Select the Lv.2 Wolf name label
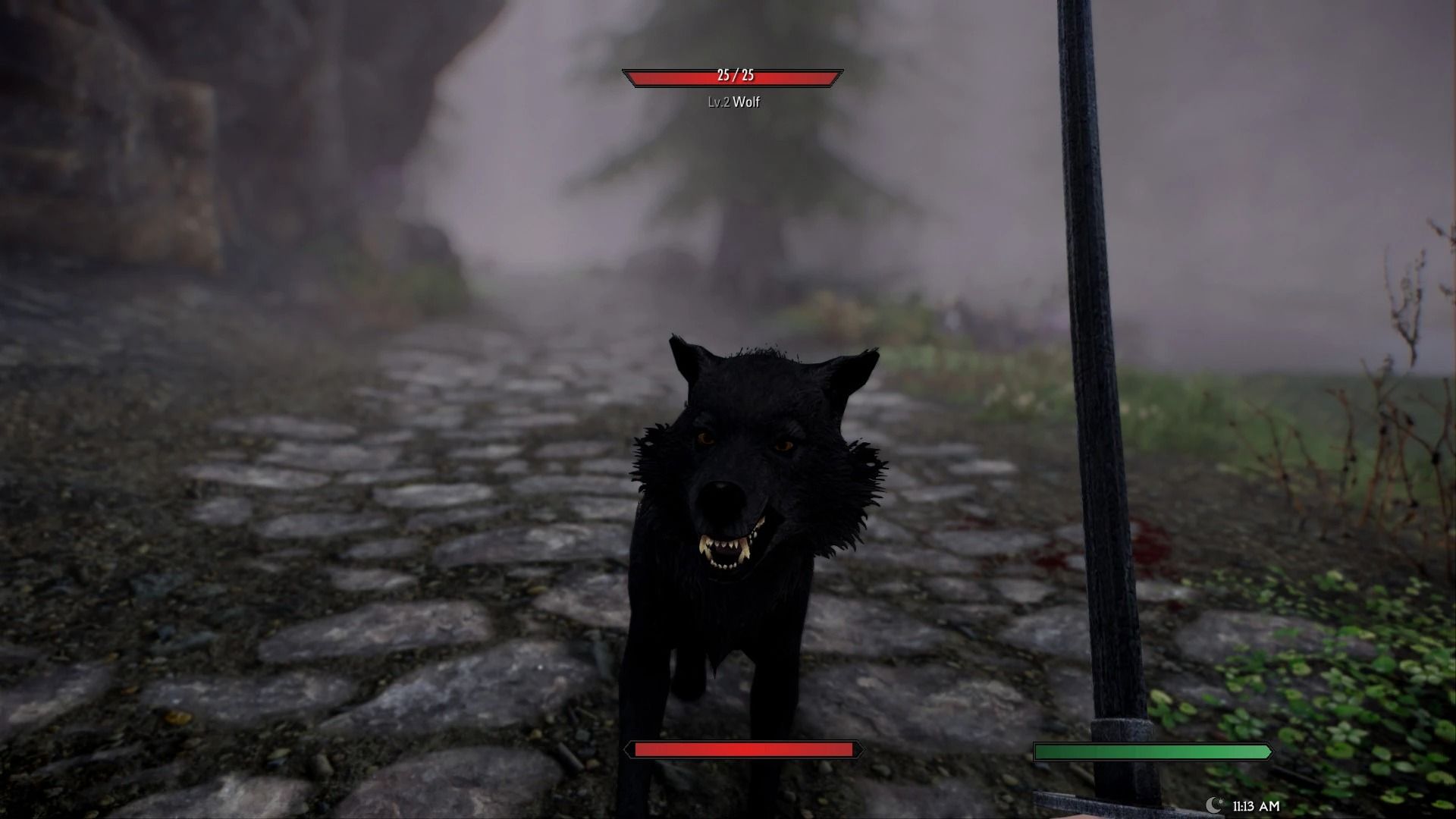Screen dimensions: 1456x819 [734, 101]
